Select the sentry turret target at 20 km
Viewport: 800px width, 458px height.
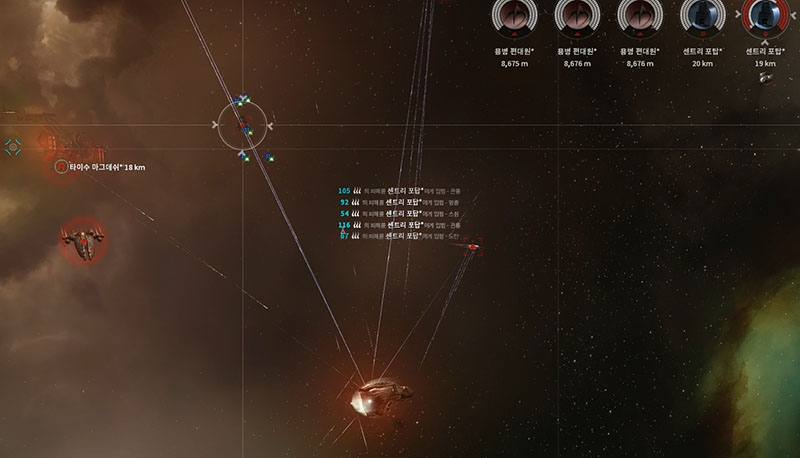[701, 17]
